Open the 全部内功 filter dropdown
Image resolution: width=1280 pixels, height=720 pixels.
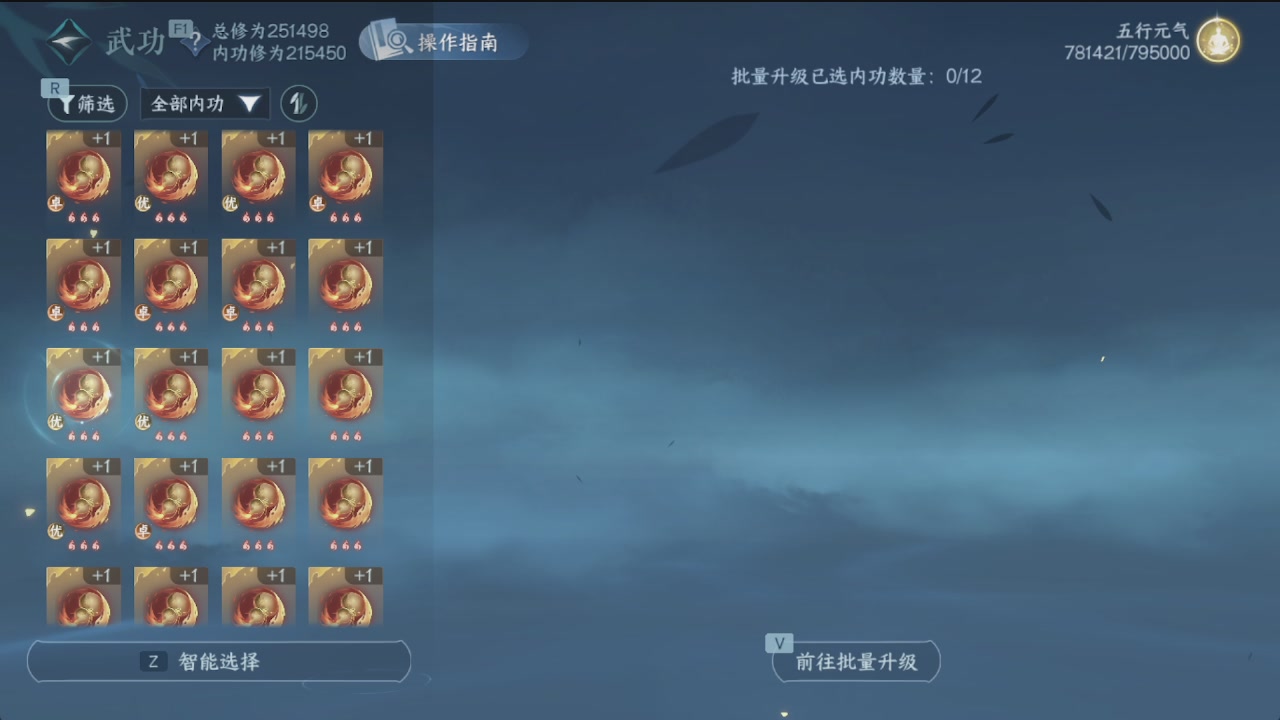[x=204, y=103]
